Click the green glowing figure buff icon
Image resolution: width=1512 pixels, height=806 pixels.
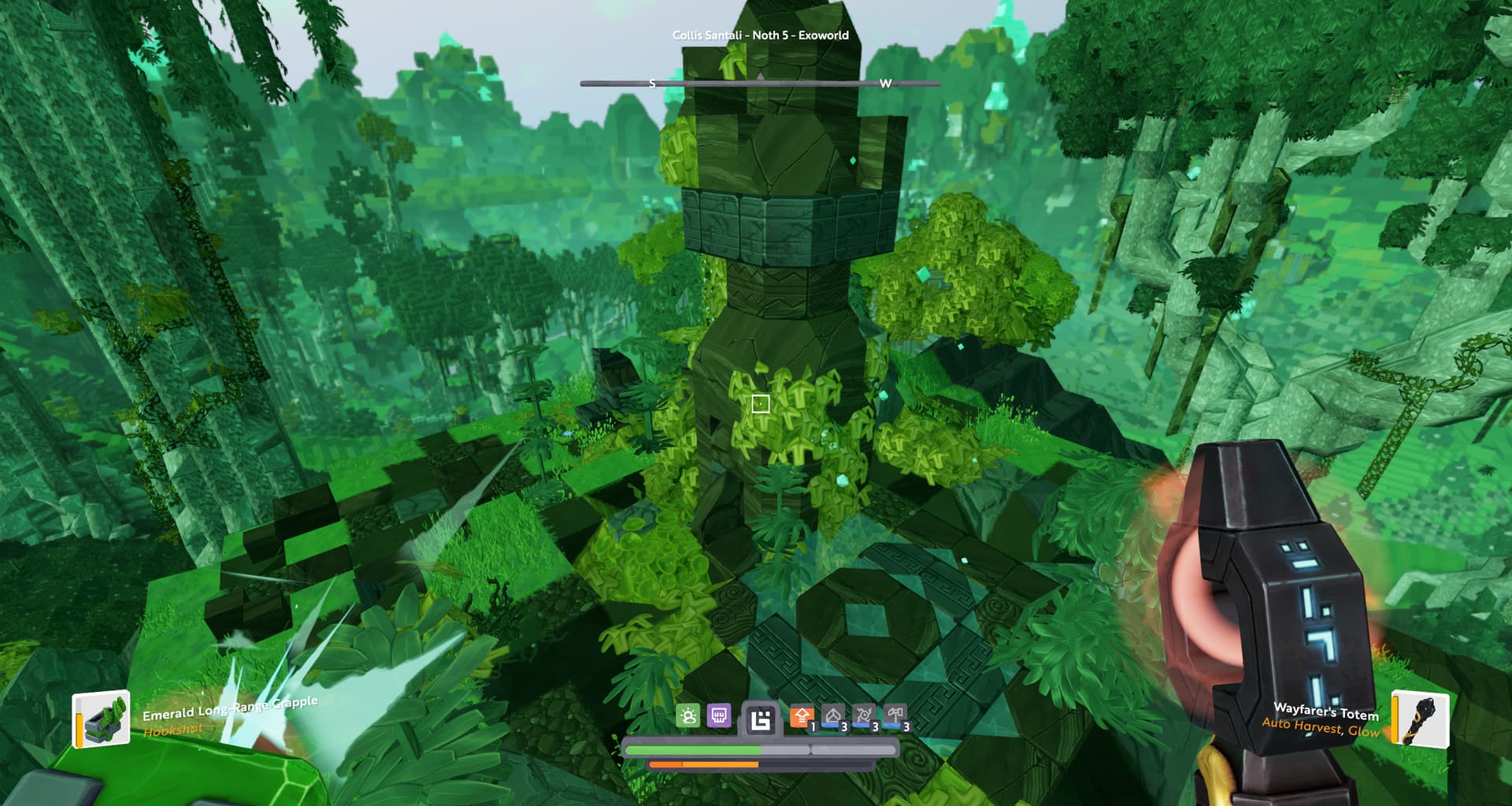click(x=688, y=716)
